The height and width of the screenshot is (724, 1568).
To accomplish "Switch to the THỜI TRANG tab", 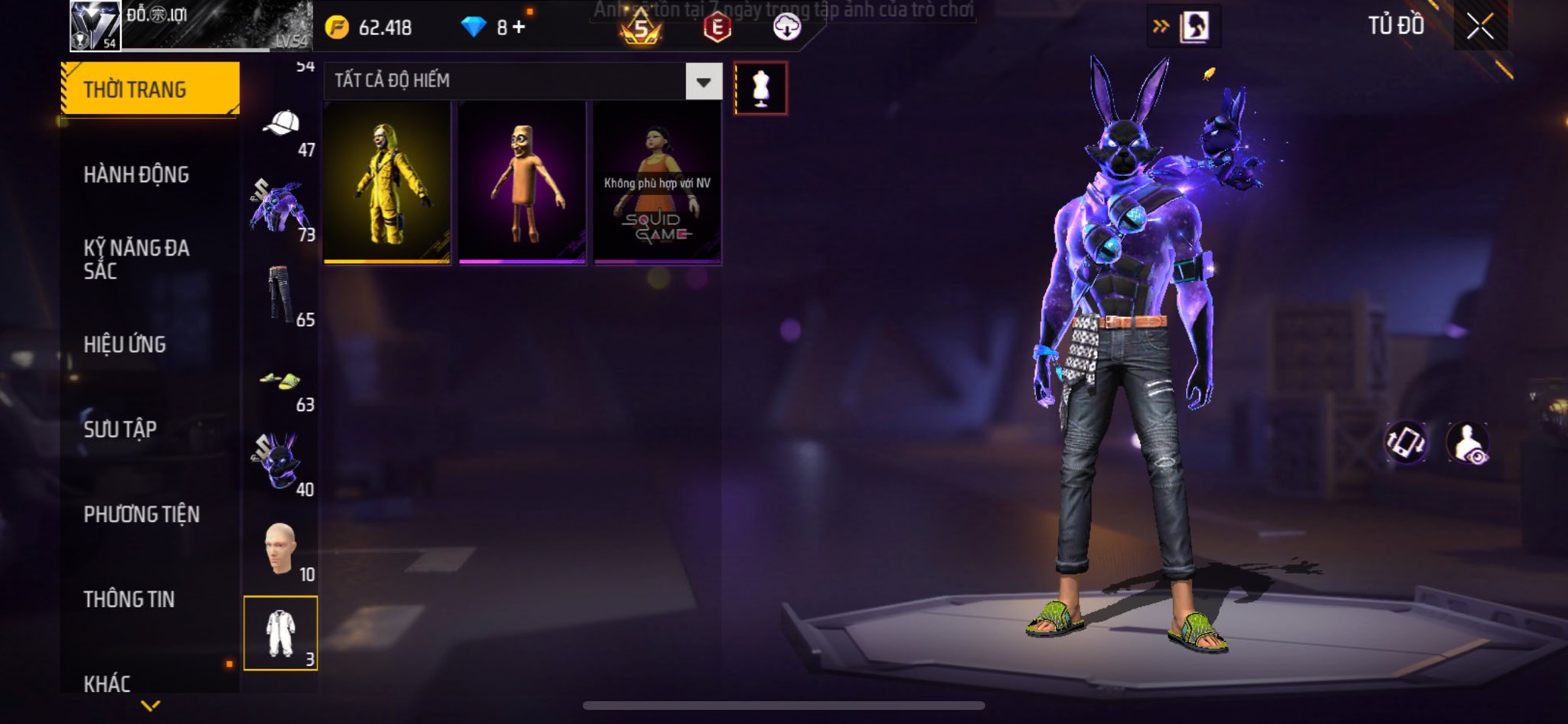I will [x=150, y=90].
